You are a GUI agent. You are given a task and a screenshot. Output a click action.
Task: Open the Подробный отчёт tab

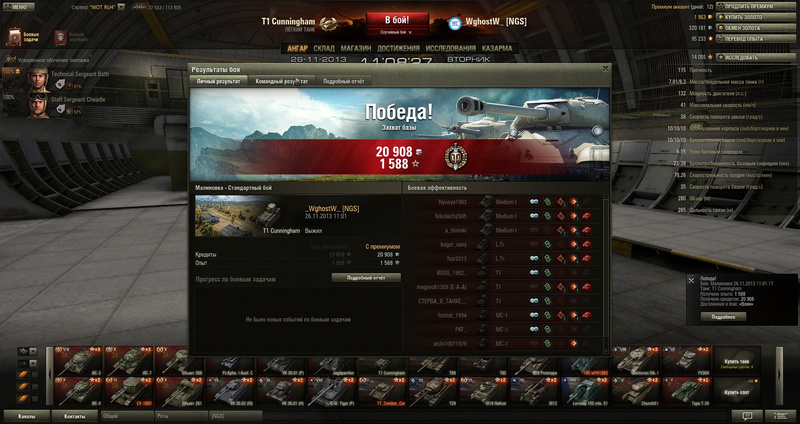pos(343,80)
